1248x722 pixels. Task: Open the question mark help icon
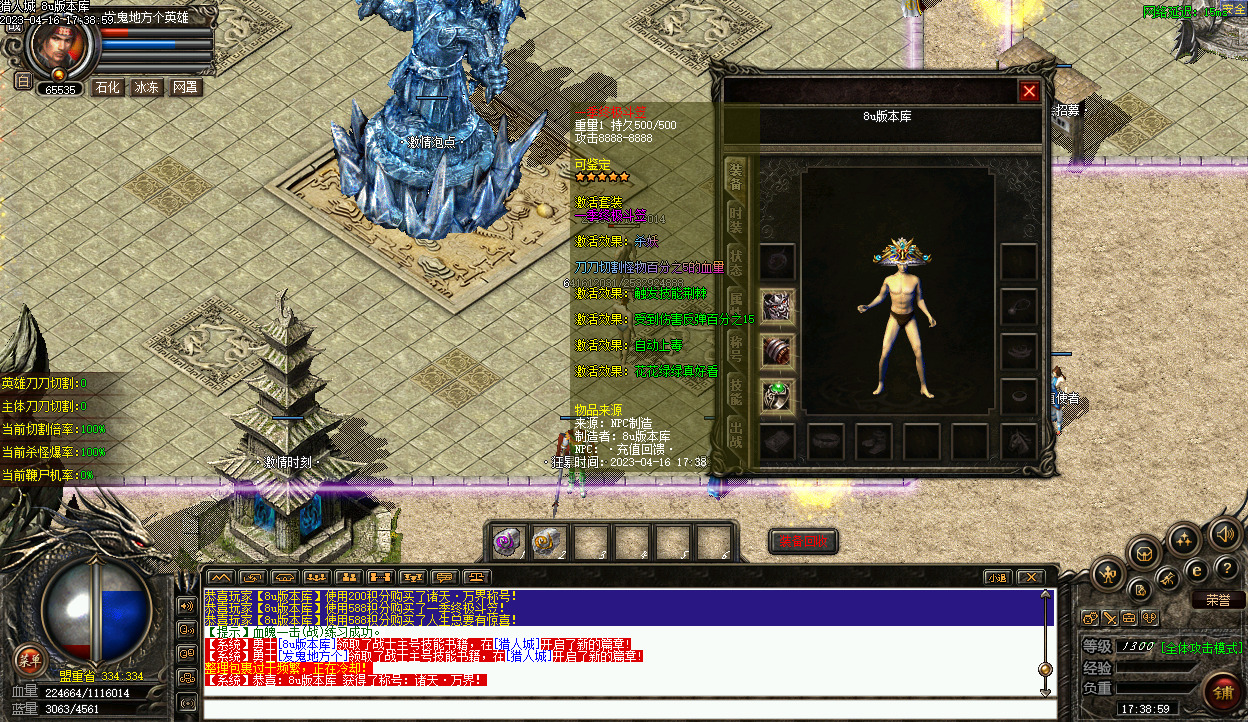1228,568
